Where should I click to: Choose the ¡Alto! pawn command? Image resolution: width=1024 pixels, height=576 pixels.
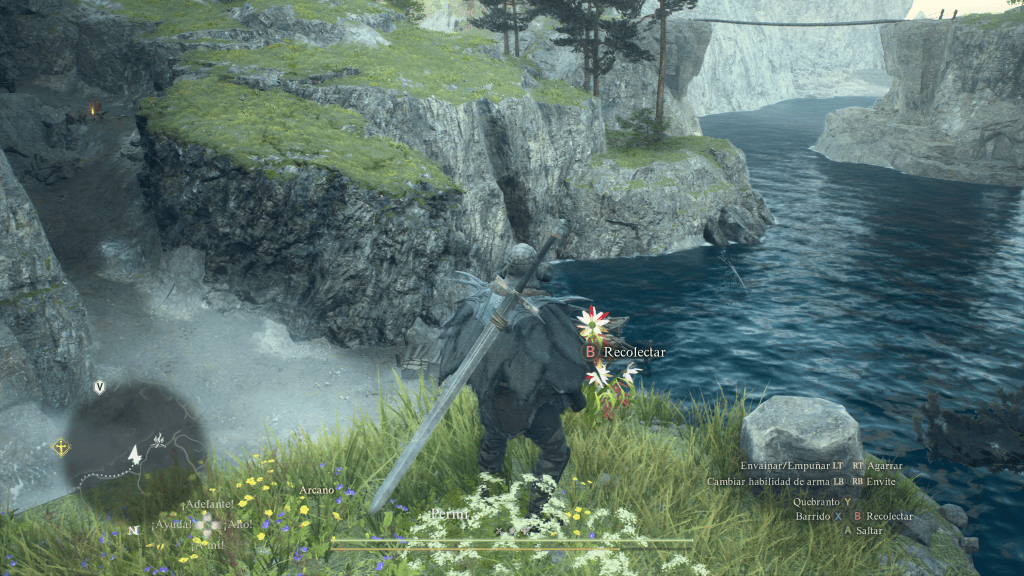(x=241, y=524)
